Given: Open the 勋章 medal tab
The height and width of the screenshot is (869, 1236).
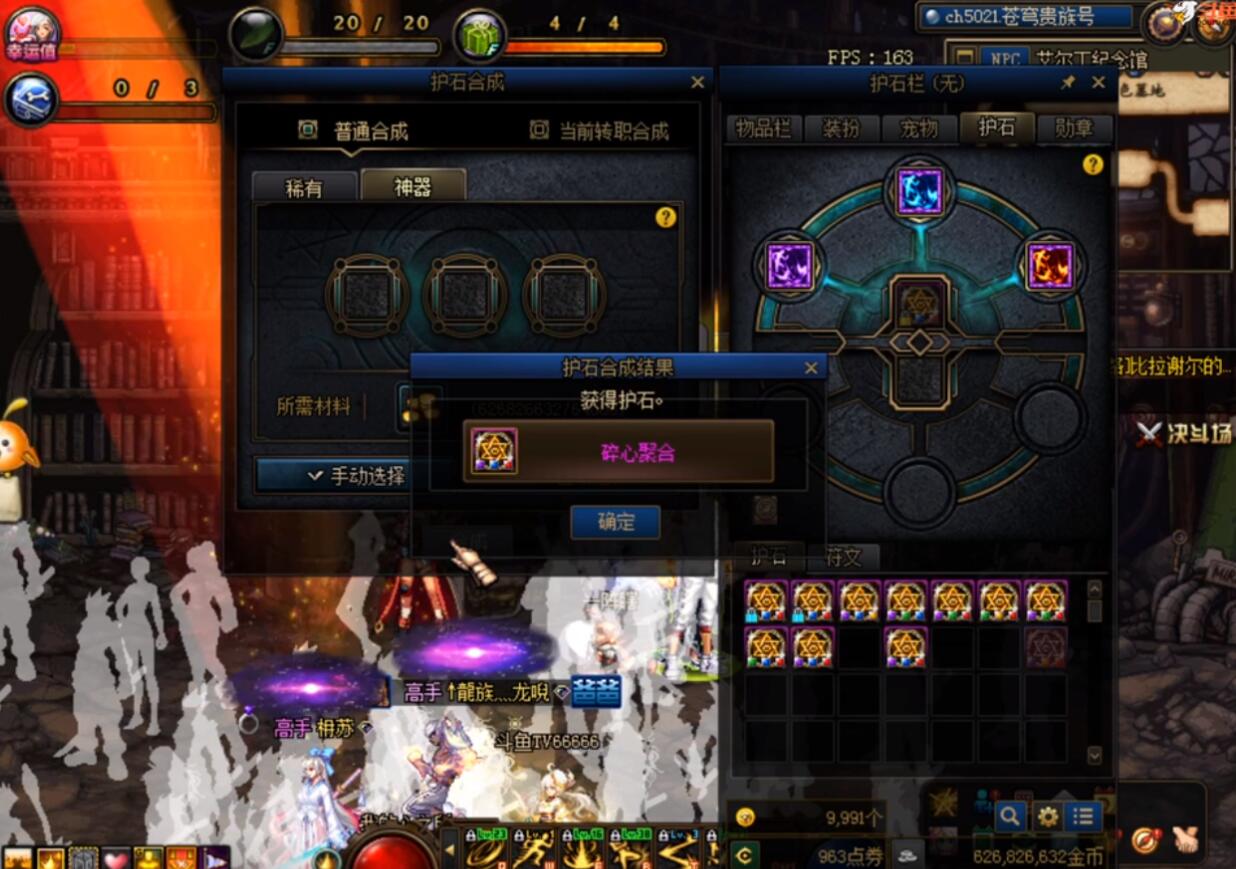Looking at the screenshot, I should tap(1073, 128).
